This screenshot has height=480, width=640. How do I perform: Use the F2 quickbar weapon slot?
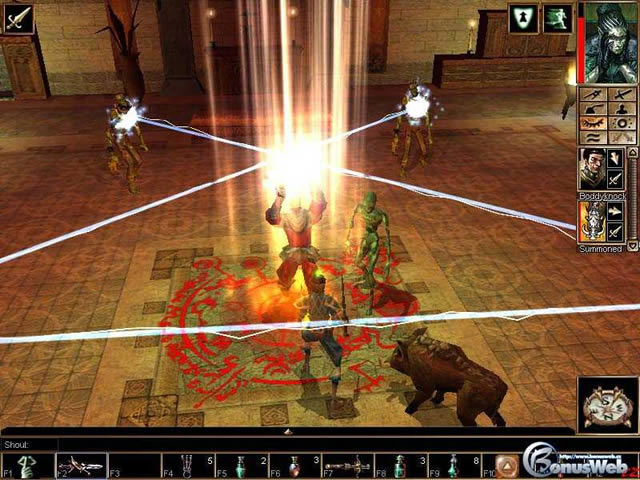point(82,465)
